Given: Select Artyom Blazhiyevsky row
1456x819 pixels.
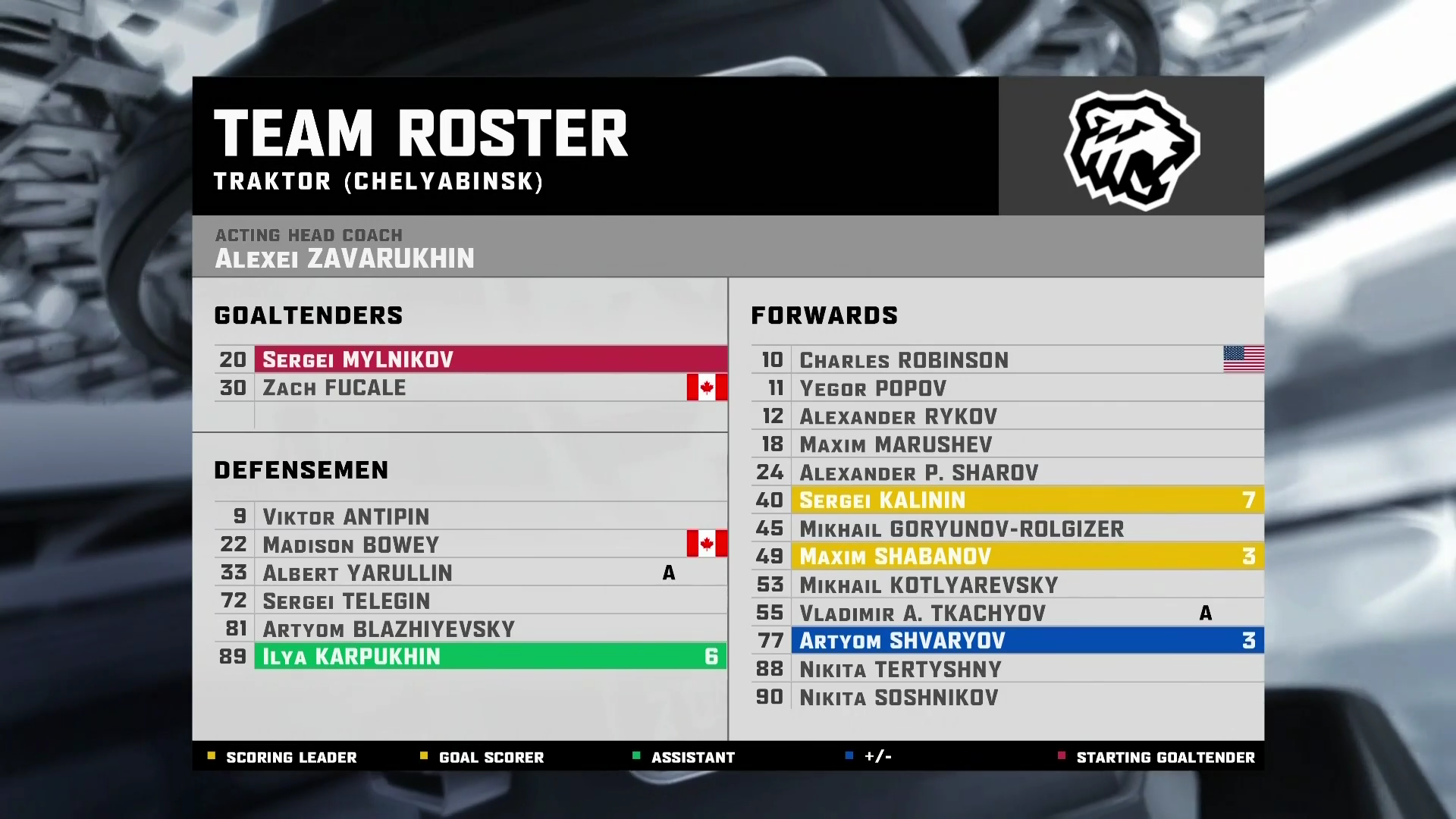Looking at the screenshot, I should pos(470,629).
